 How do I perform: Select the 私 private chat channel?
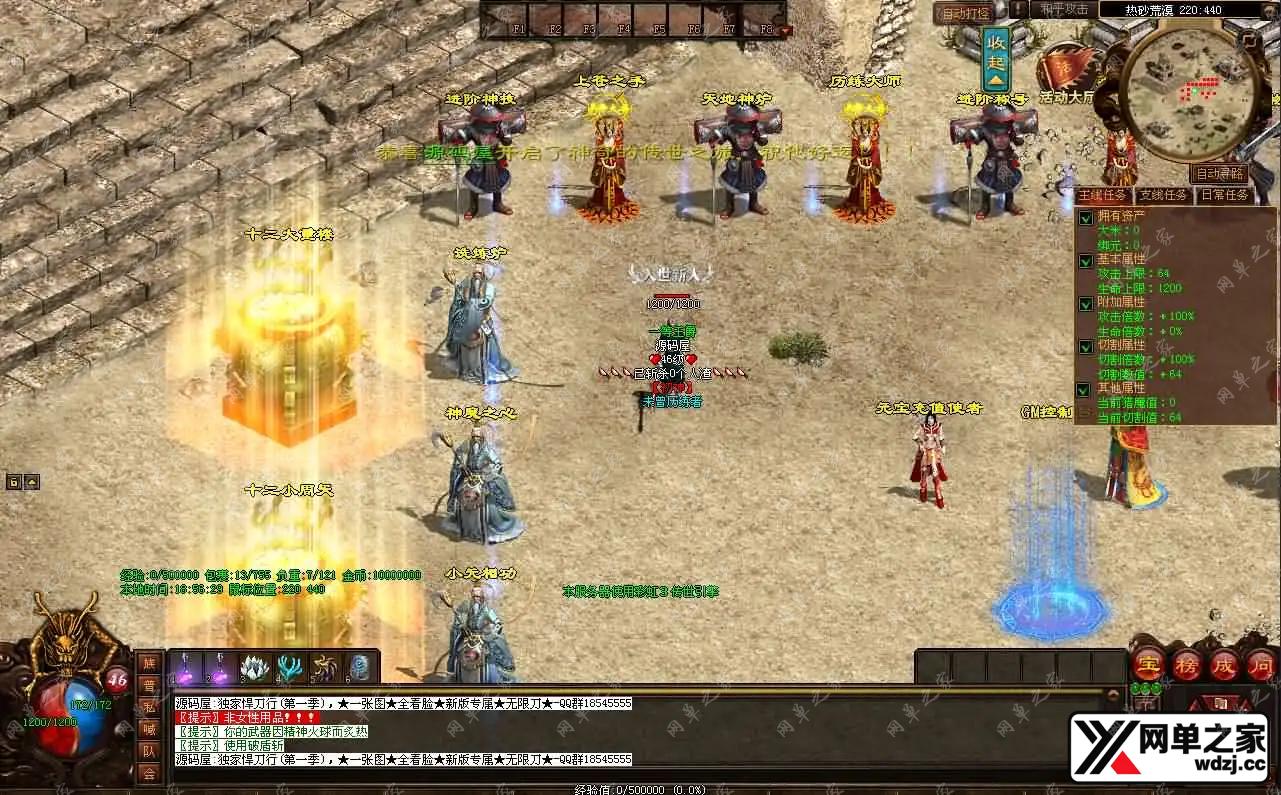coord(149,707)
